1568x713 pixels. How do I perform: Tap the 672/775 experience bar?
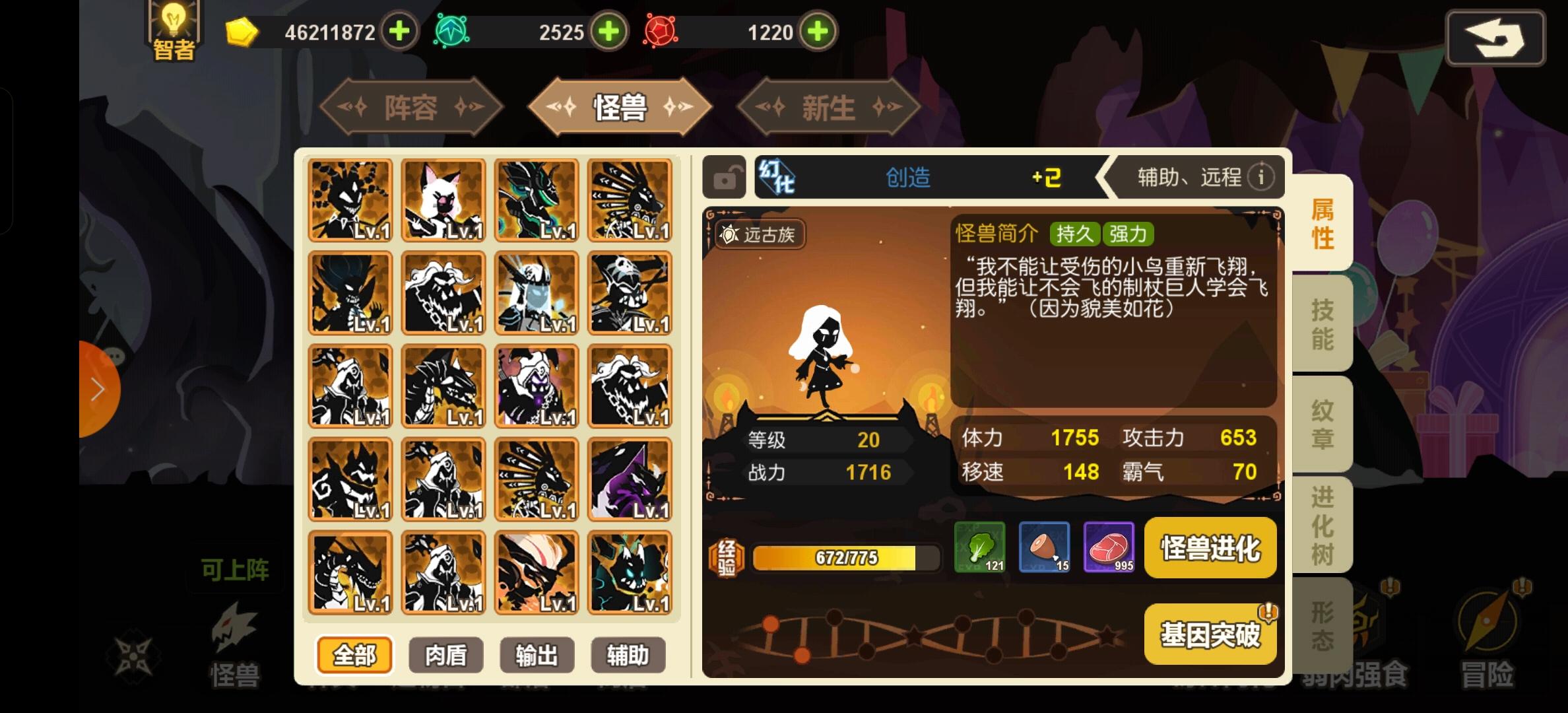pos(846,558)
